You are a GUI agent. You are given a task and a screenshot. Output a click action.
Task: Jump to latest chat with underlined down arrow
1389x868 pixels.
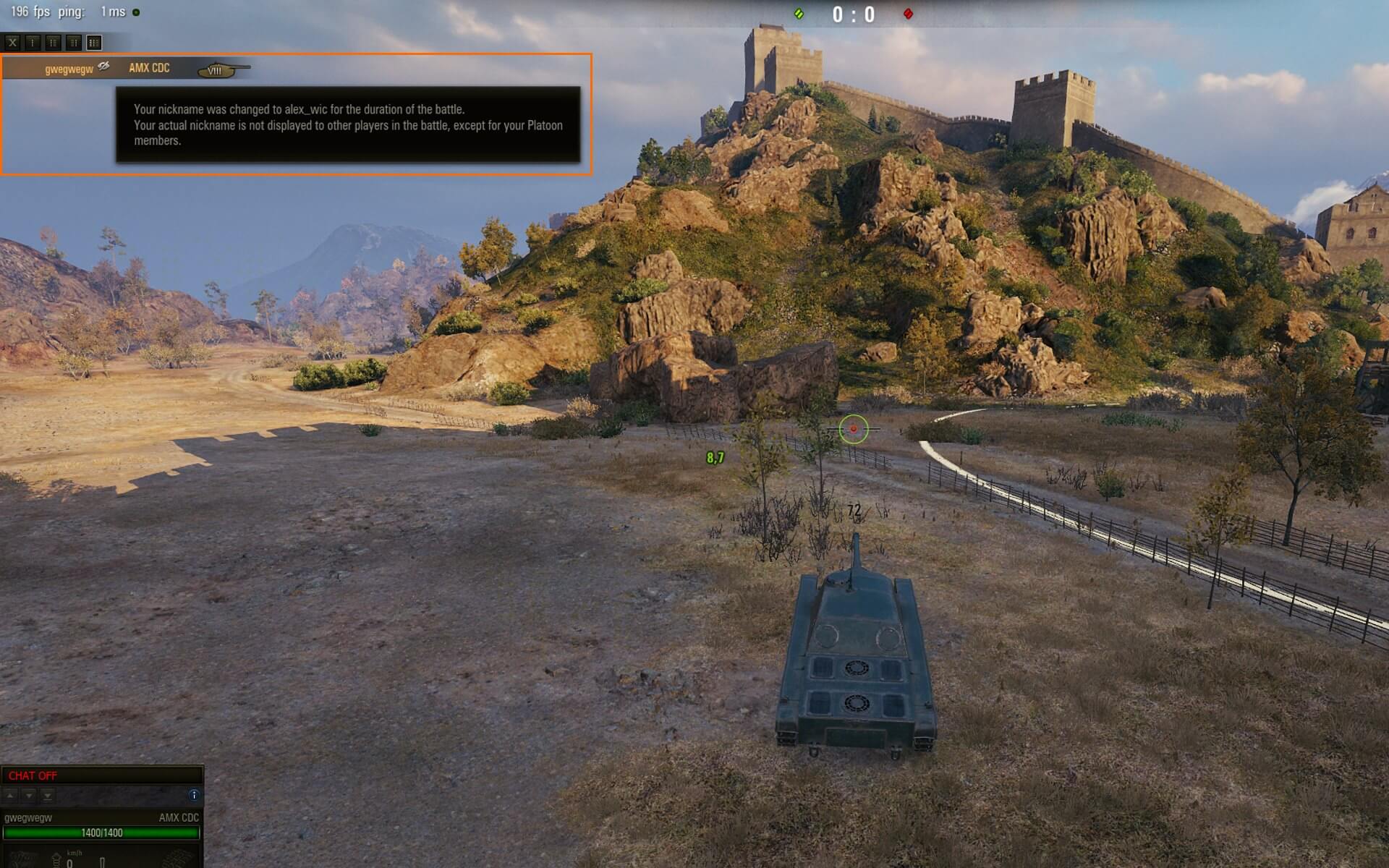click(x=48, y=795)
